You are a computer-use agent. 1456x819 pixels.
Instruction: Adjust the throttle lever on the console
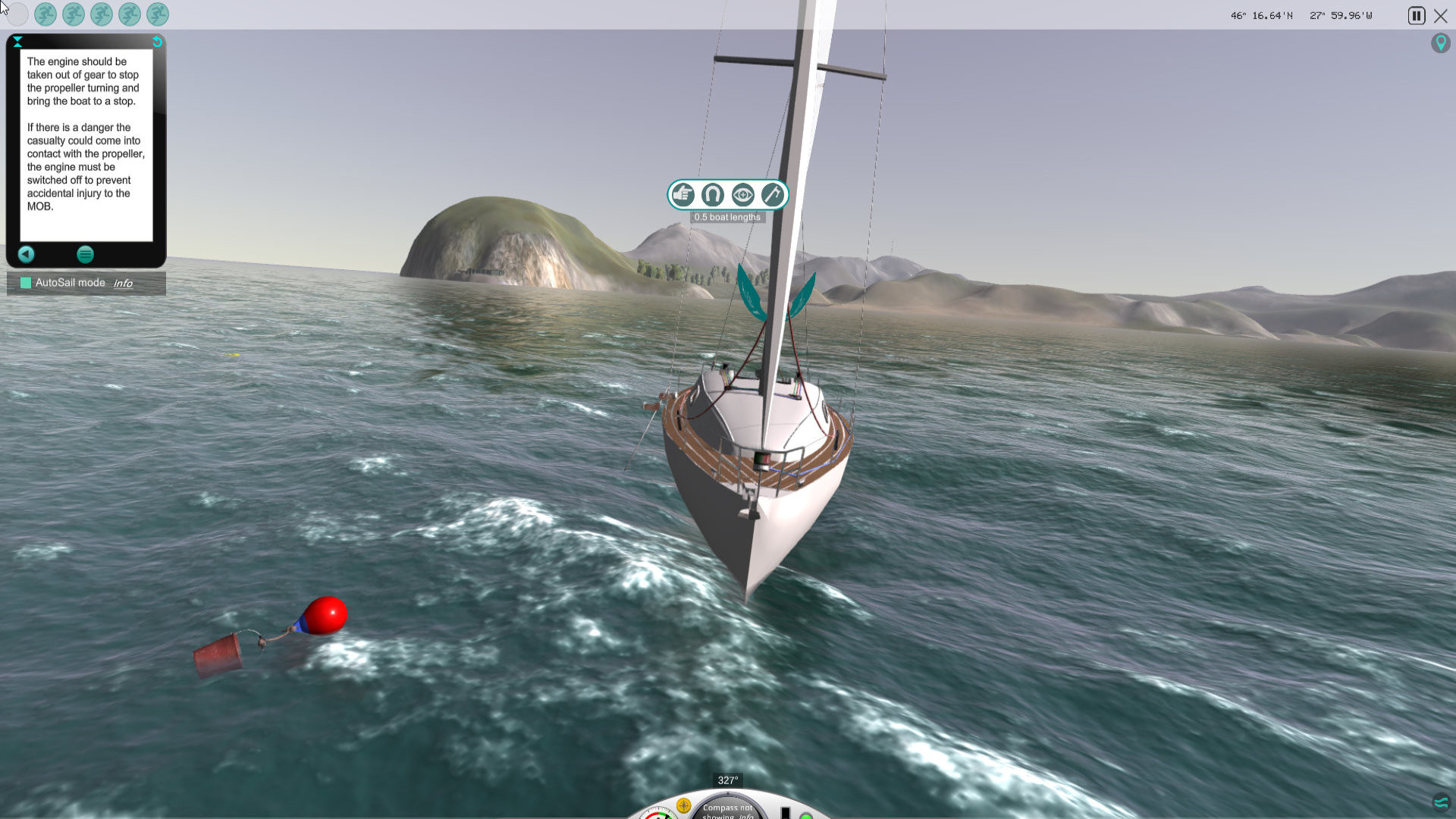click(785, 812)
